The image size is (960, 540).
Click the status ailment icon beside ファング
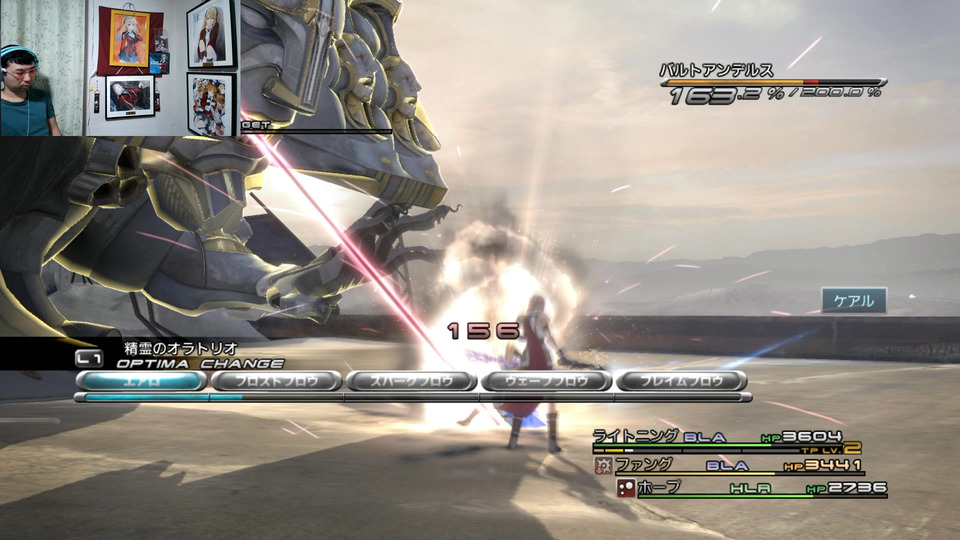tap(603, 465)
